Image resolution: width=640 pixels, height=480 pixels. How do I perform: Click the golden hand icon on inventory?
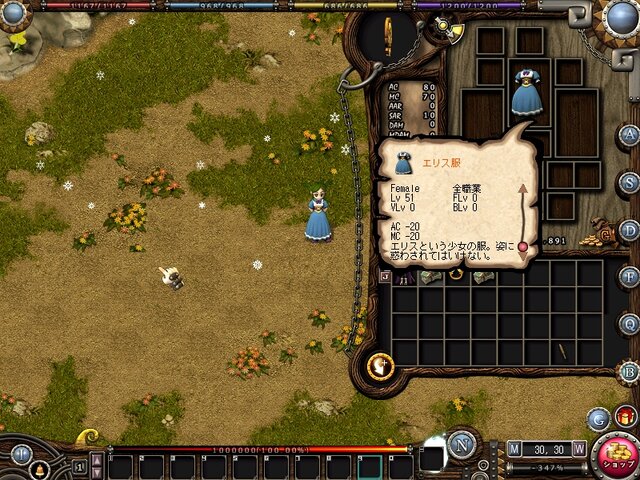pos(380,367)
